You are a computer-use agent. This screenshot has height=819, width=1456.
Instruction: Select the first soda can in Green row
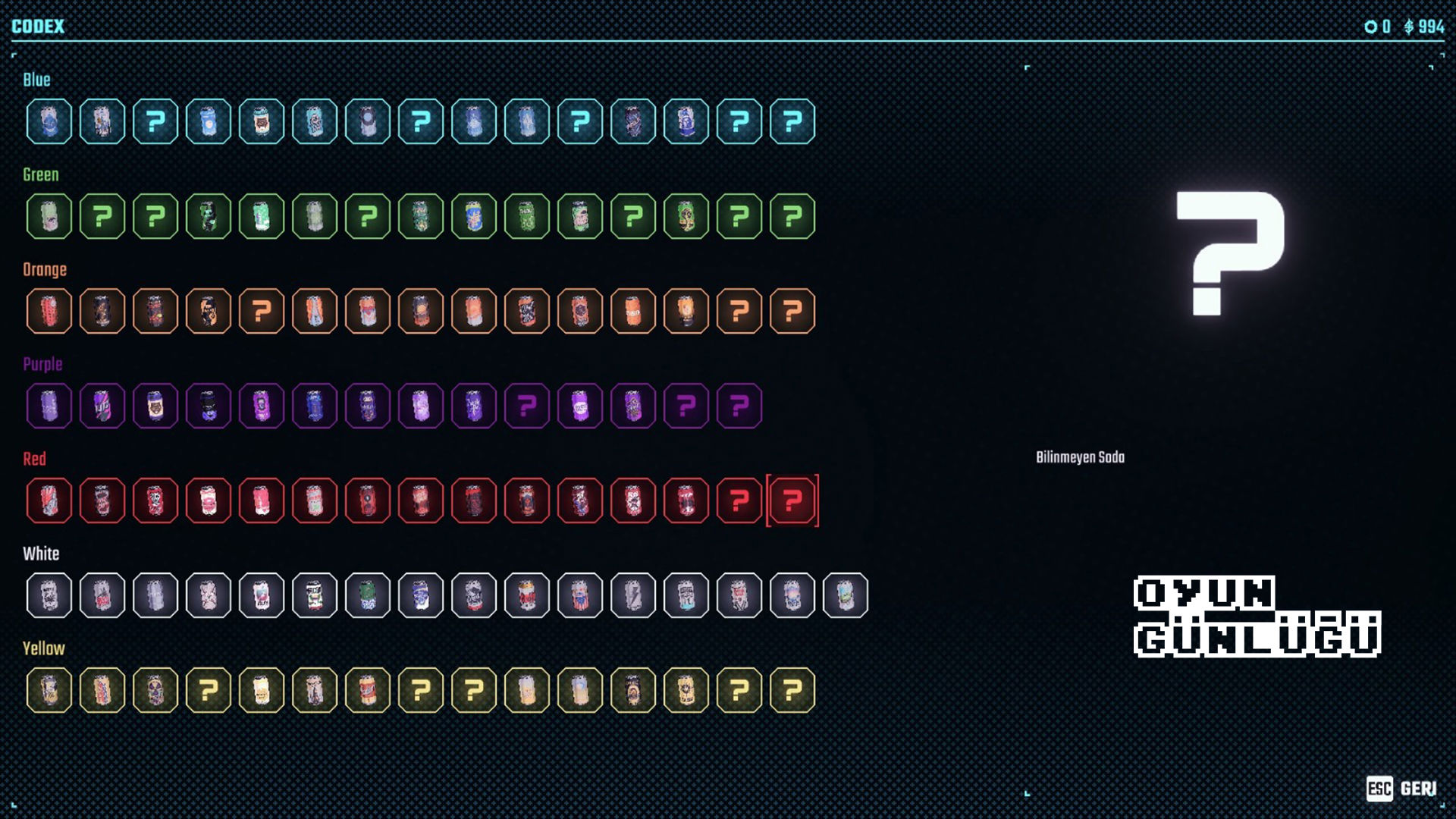click(49, 216)
